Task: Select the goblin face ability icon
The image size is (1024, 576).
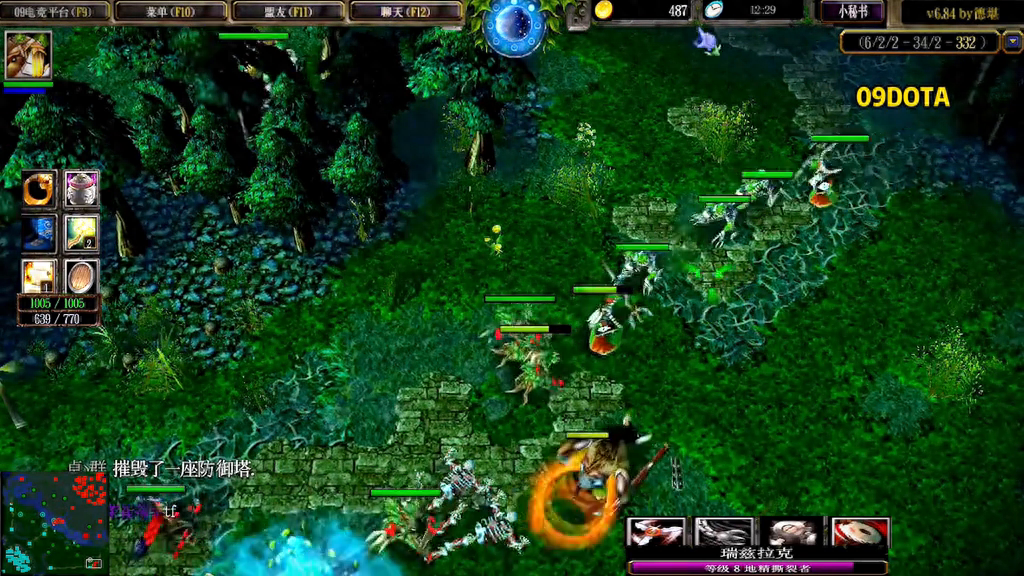Action: point(792,532)
